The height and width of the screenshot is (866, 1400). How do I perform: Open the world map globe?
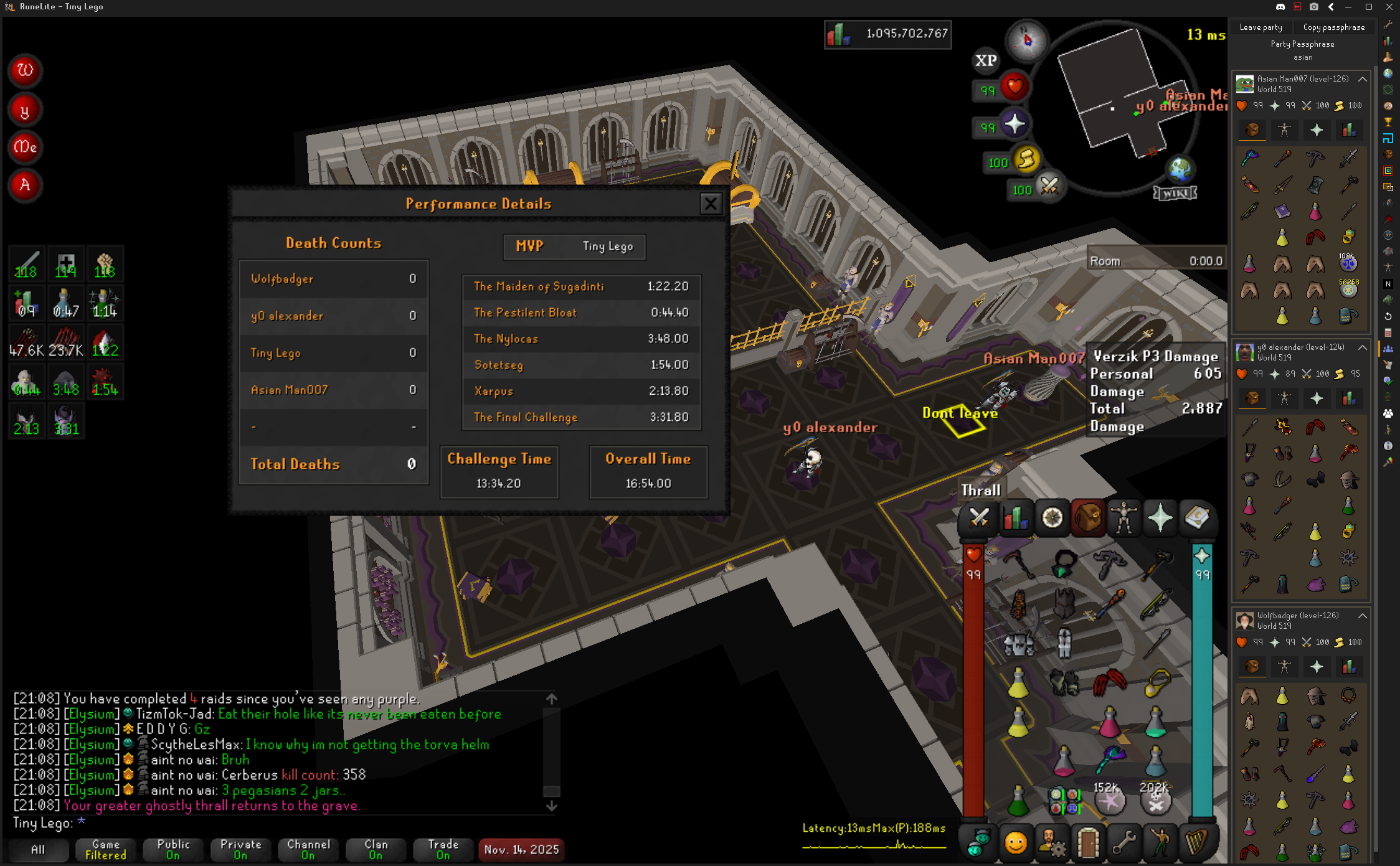(1180, 169)
